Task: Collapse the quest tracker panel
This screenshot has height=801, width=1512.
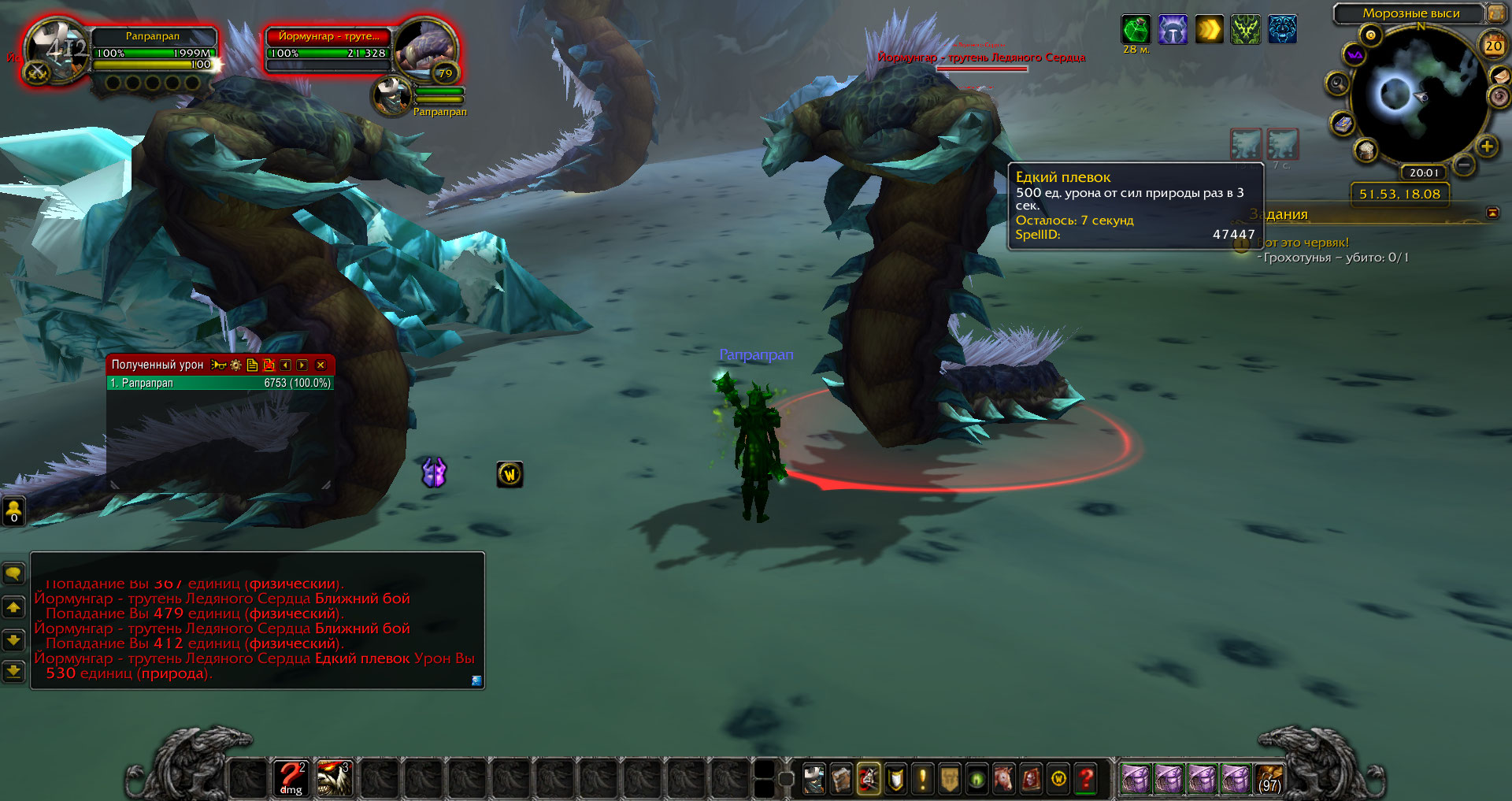Action: (1492, 213)
